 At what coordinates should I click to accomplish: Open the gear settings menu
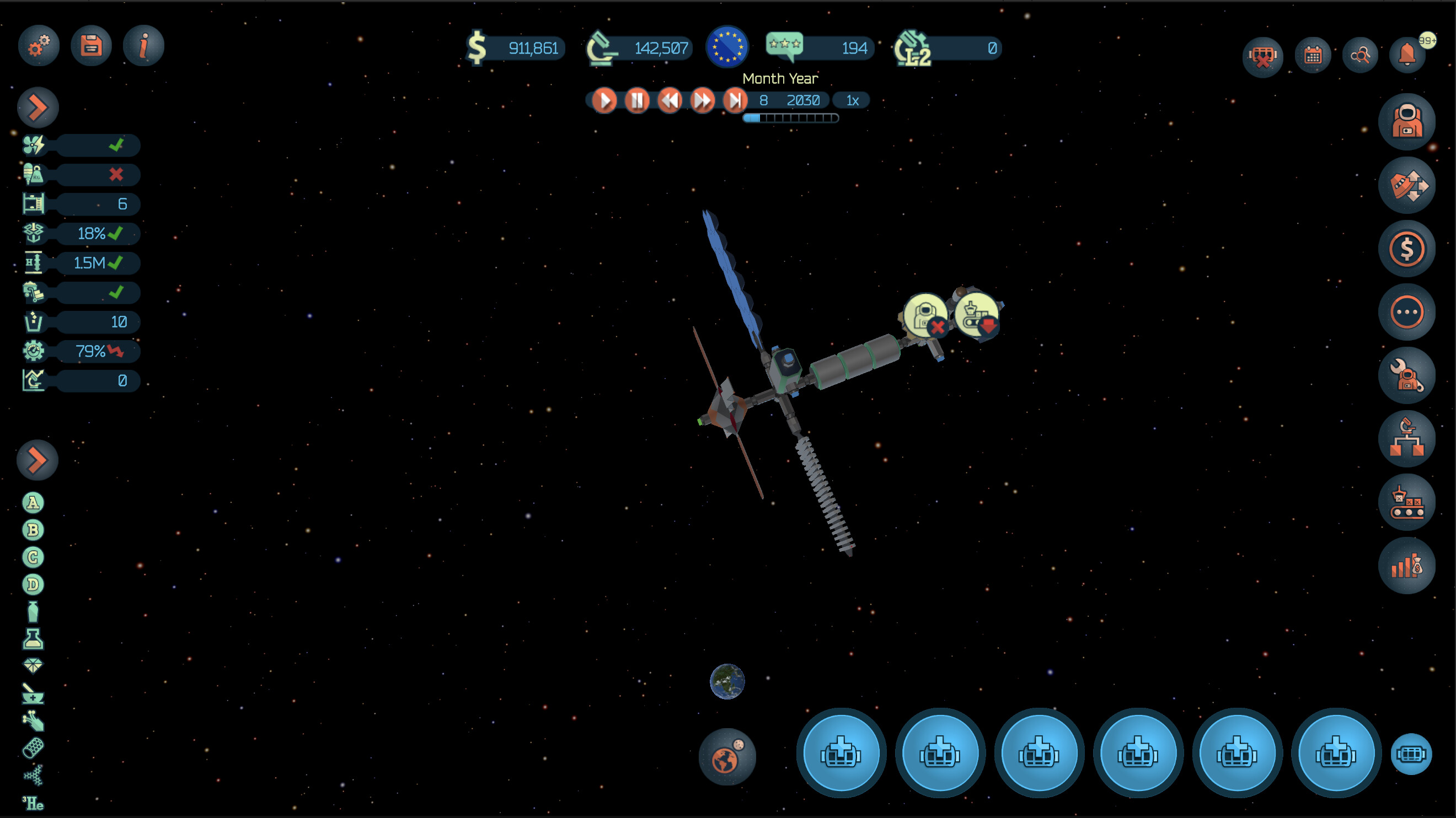coord(39,46)
